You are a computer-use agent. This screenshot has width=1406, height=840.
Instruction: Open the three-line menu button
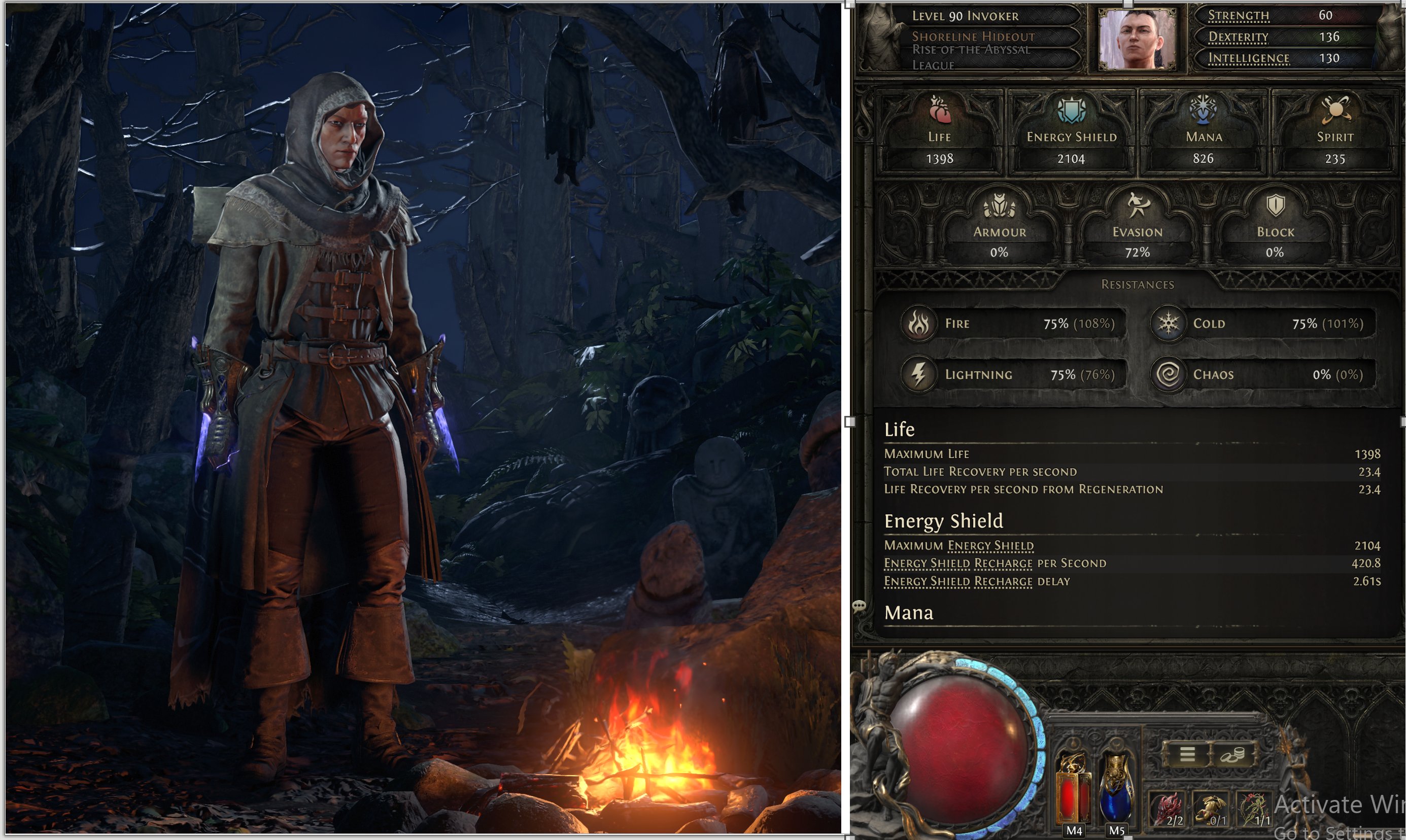1187,754
